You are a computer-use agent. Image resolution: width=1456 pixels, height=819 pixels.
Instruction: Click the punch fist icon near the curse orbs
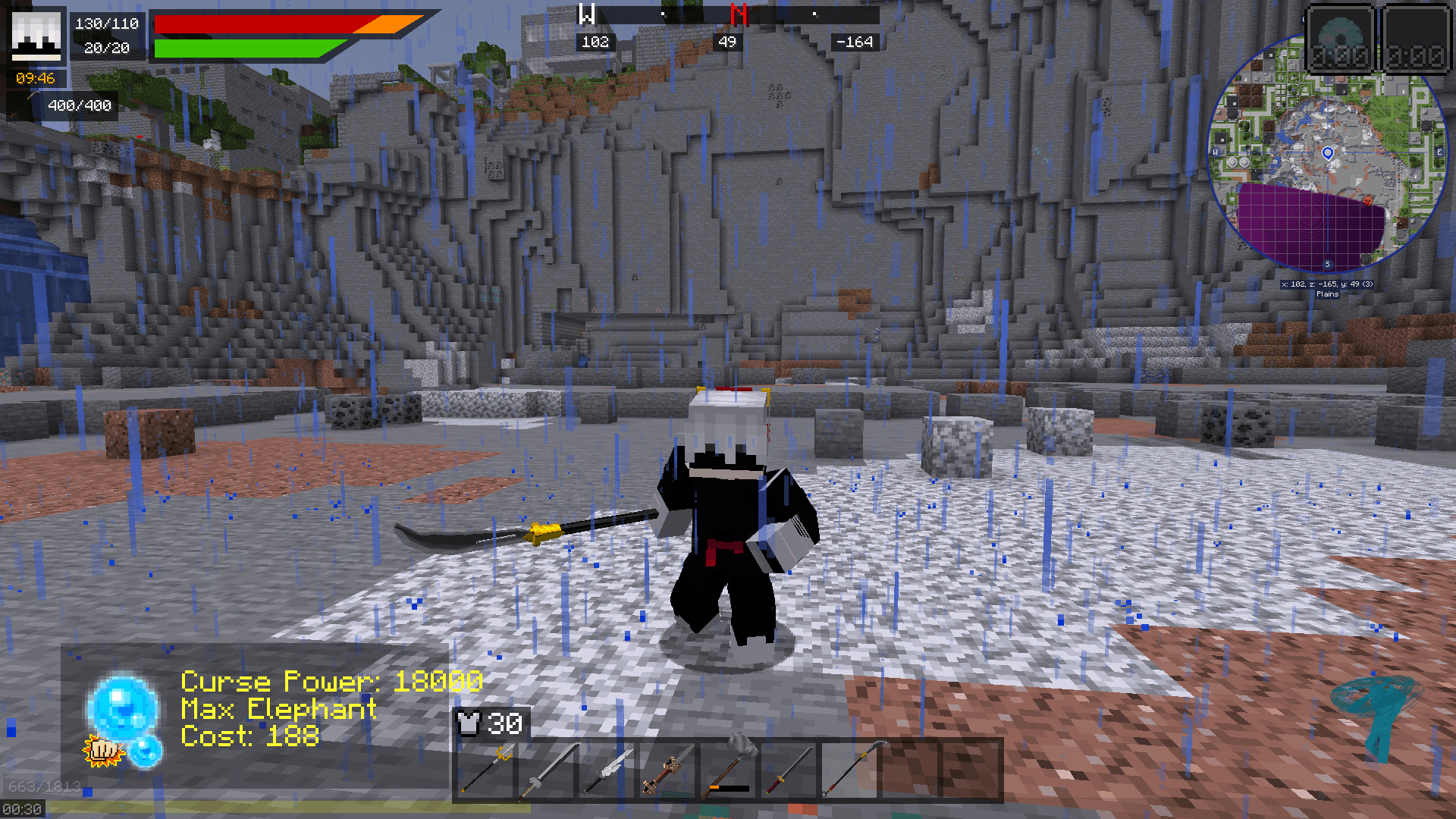105,751
